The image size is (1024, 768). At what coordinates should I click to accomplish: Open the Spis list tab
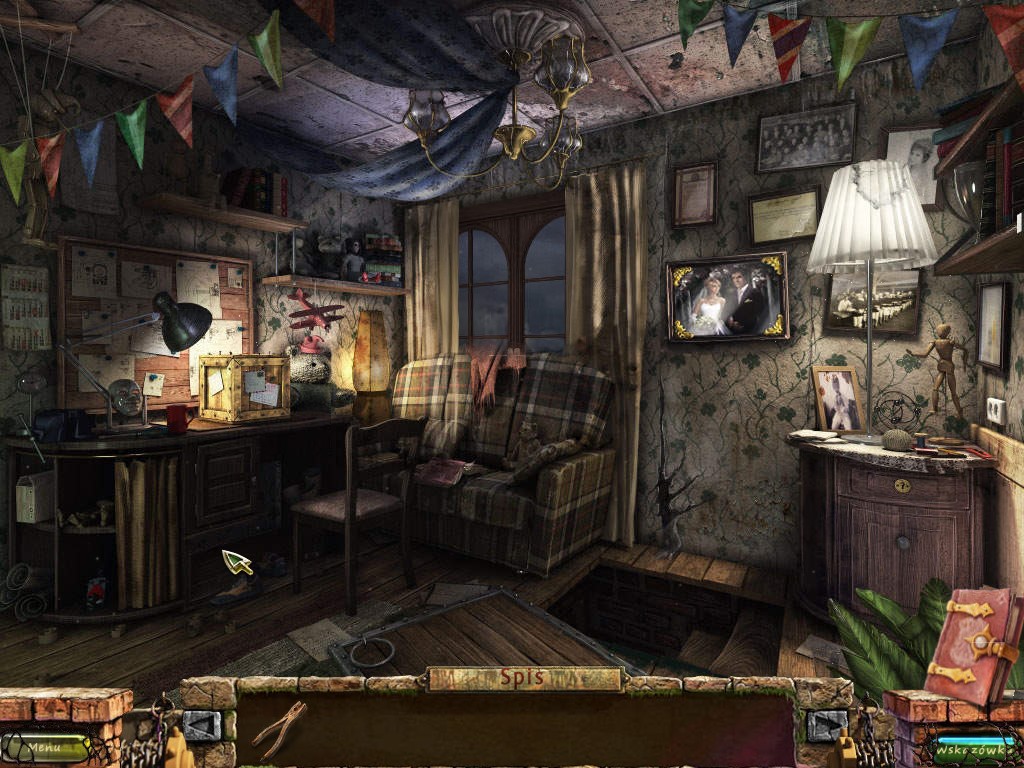[525, 678]
